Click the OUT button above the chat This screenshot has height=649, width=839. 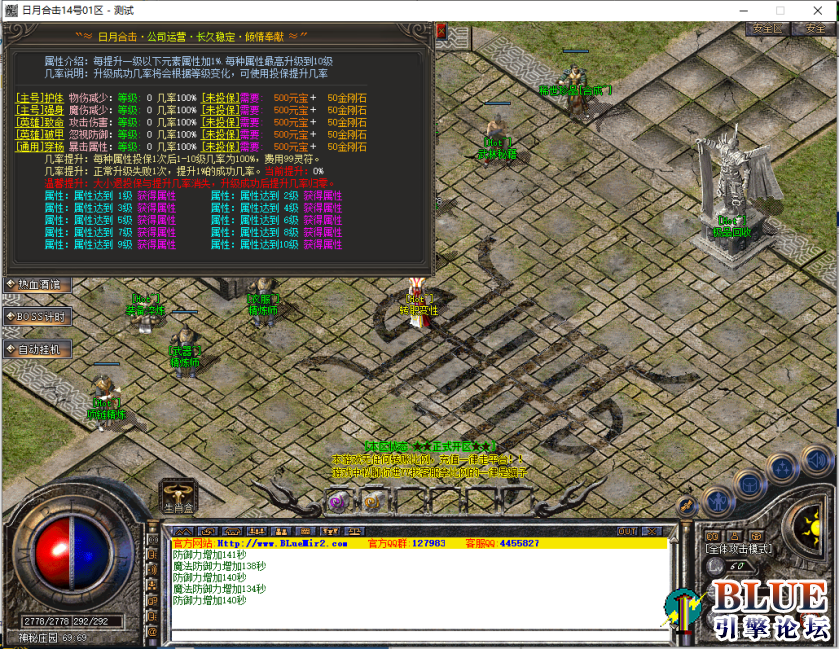pyautogui.click(x=628, y=531)
